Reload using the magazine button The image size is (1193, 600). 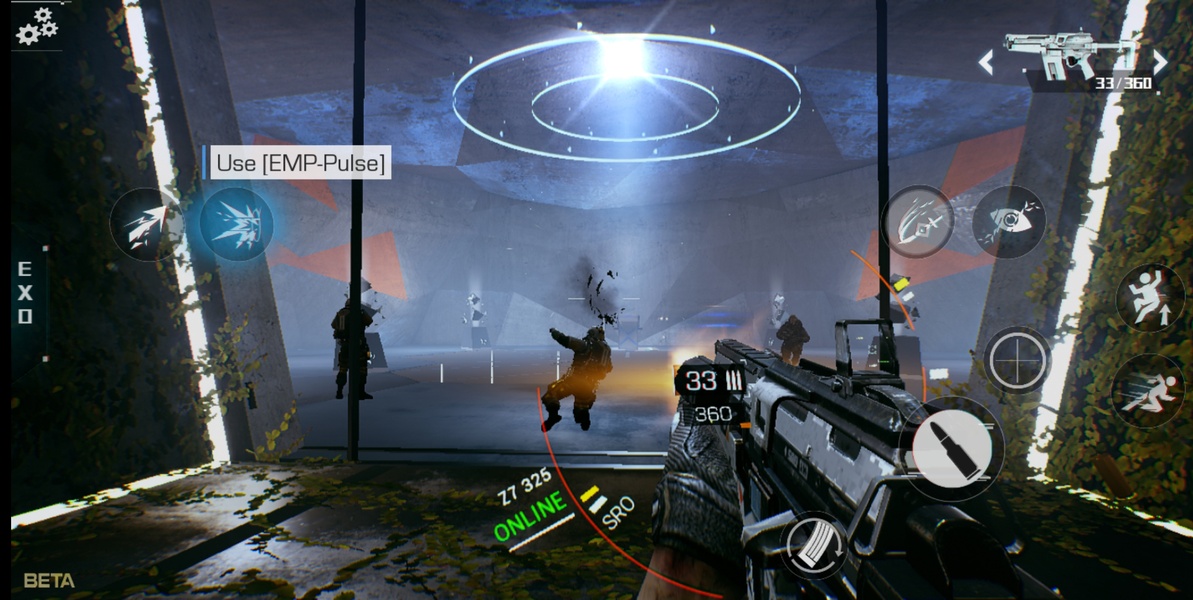pyautogui.click(x=813, y=545)
